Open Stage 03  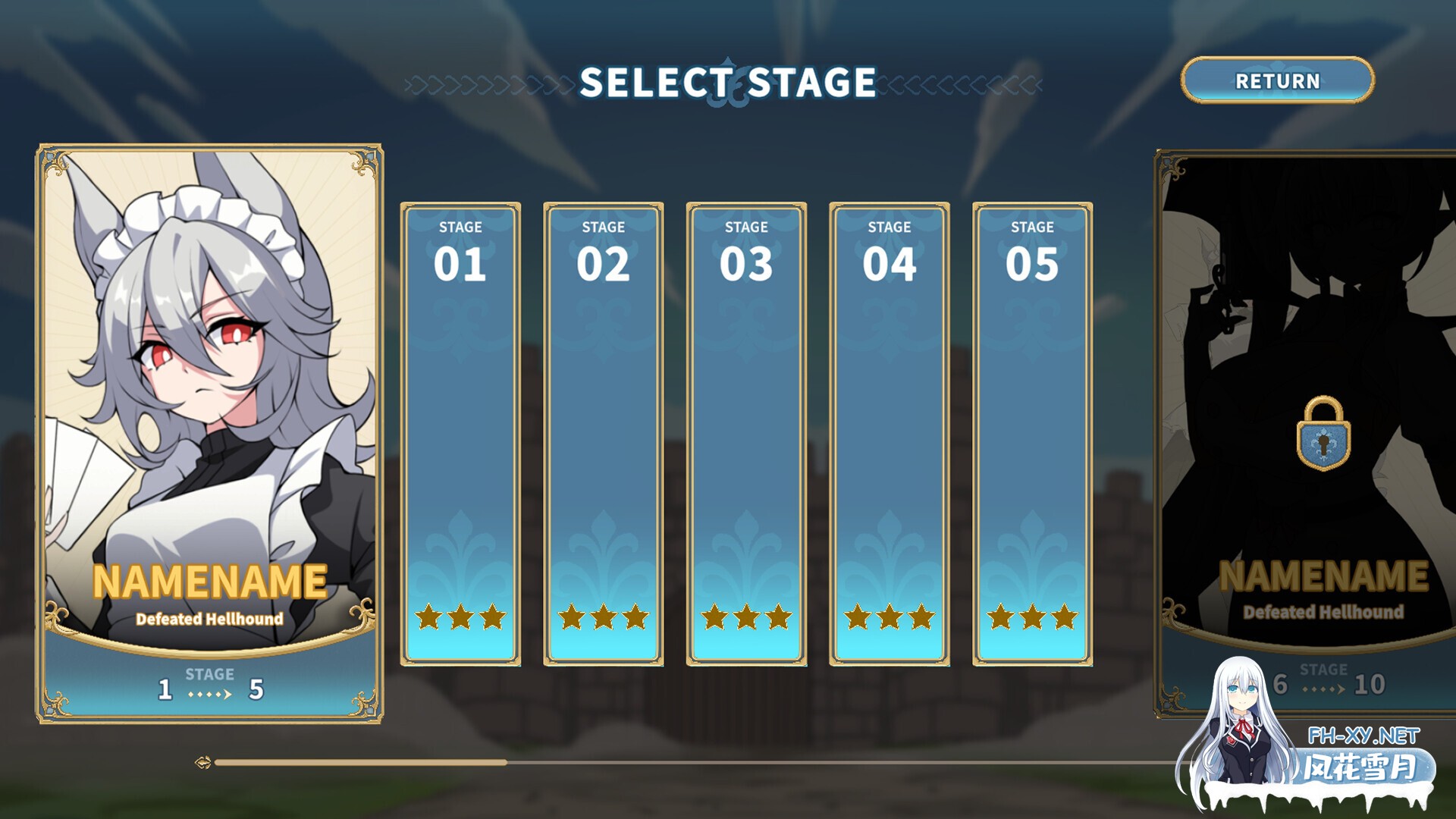pos(746,434)
